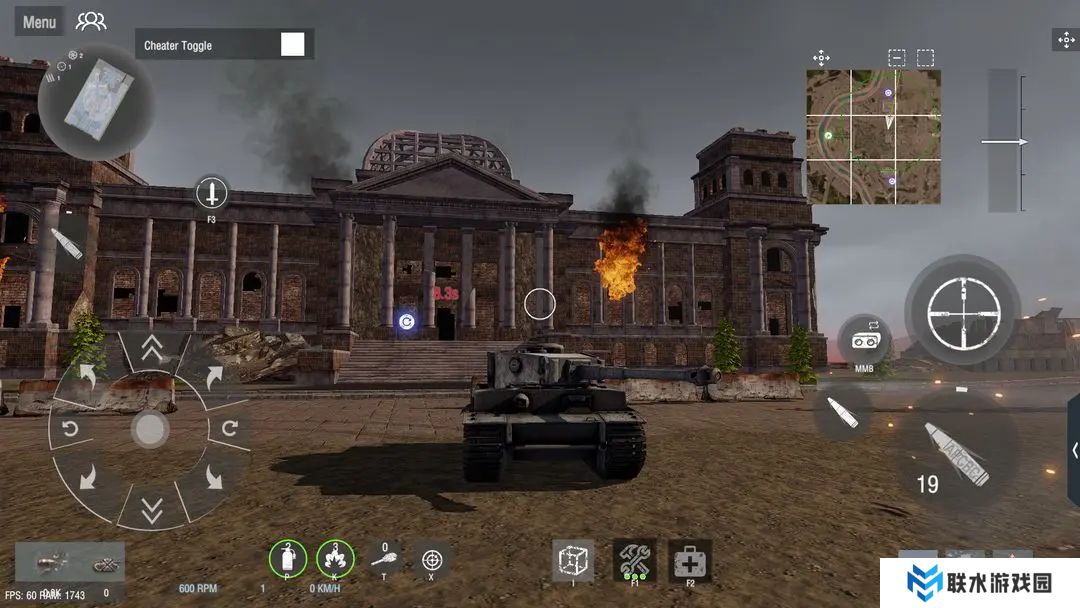Open the players list icon

point(91,21)
